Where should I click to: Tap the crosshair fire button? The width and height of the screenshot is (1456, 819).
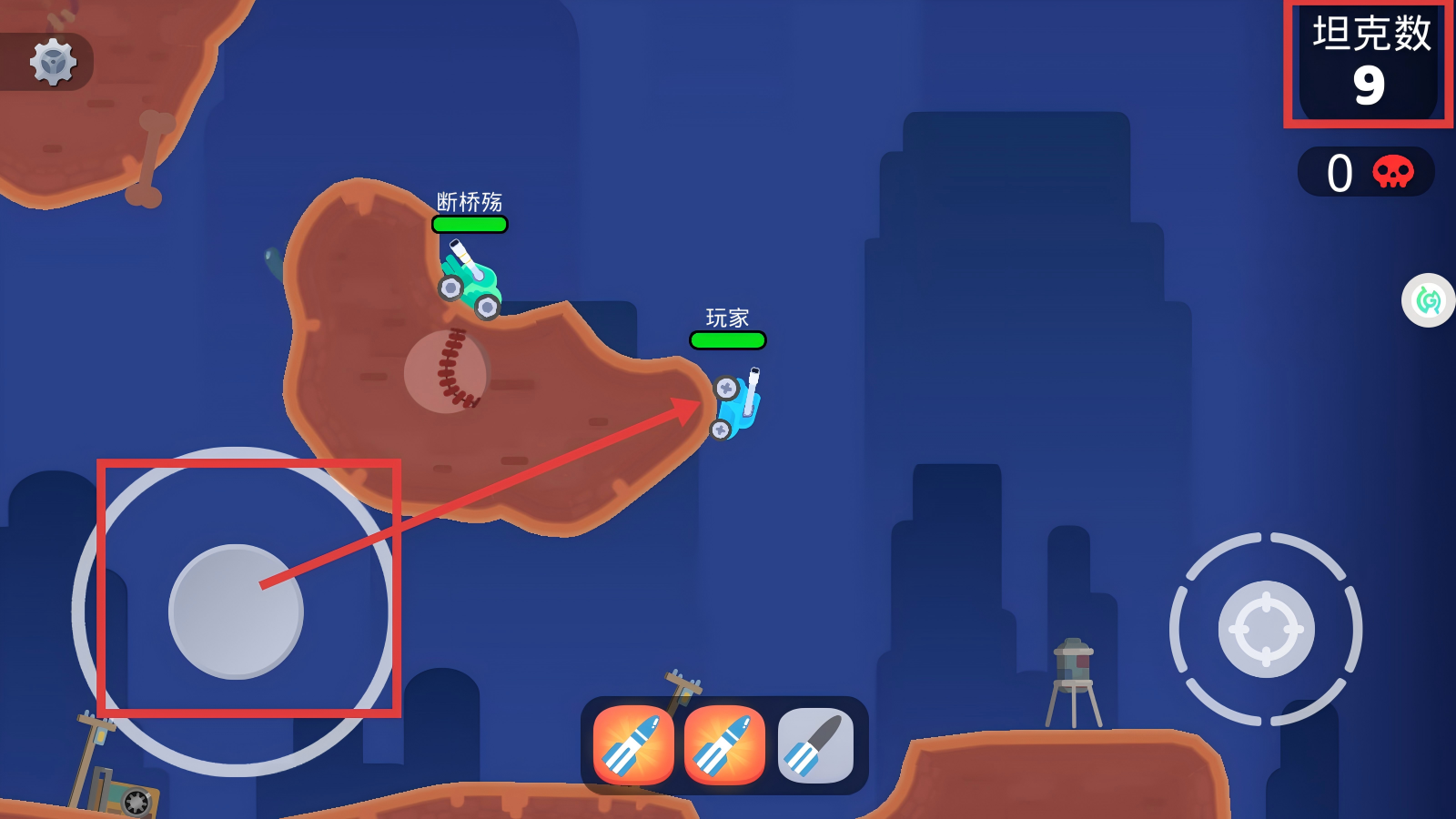click(x=1266, y=629)
